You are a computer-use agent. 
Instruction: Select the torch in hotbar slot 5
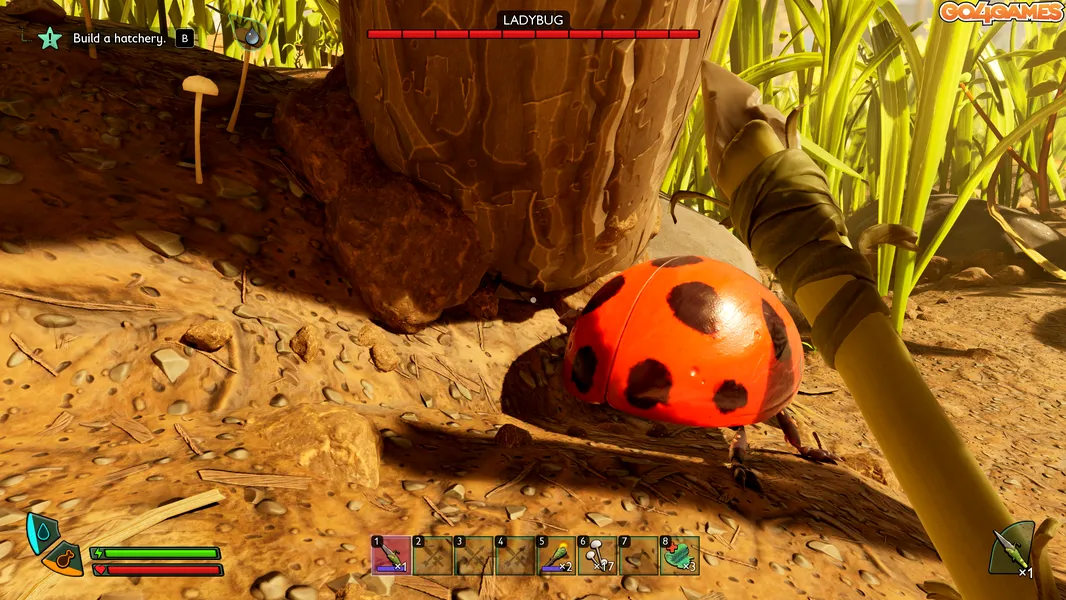pos(556,556)
